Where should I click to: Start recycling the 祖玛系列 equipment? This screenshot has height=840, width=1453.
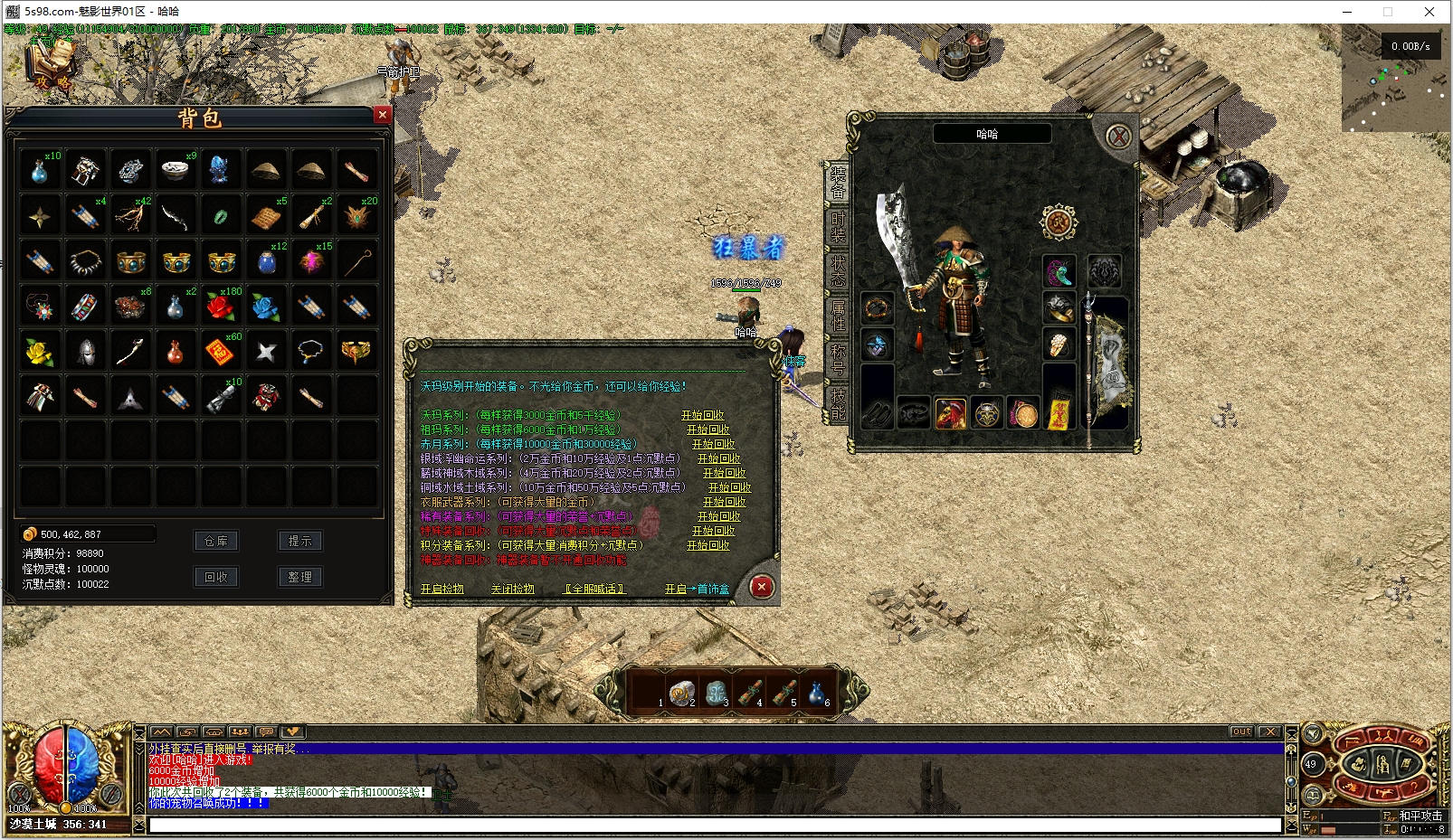[x=708, y=429]
